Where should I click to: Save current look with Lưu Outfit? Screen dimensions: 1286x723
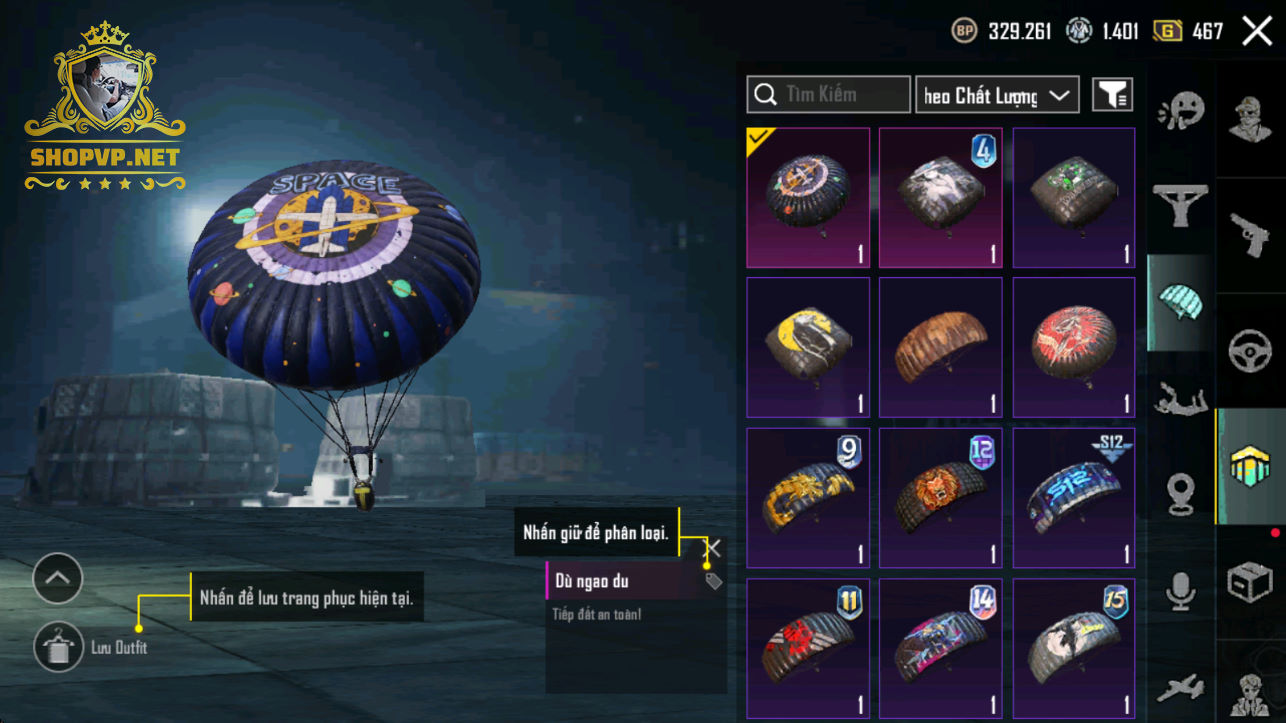click(59, 647)
